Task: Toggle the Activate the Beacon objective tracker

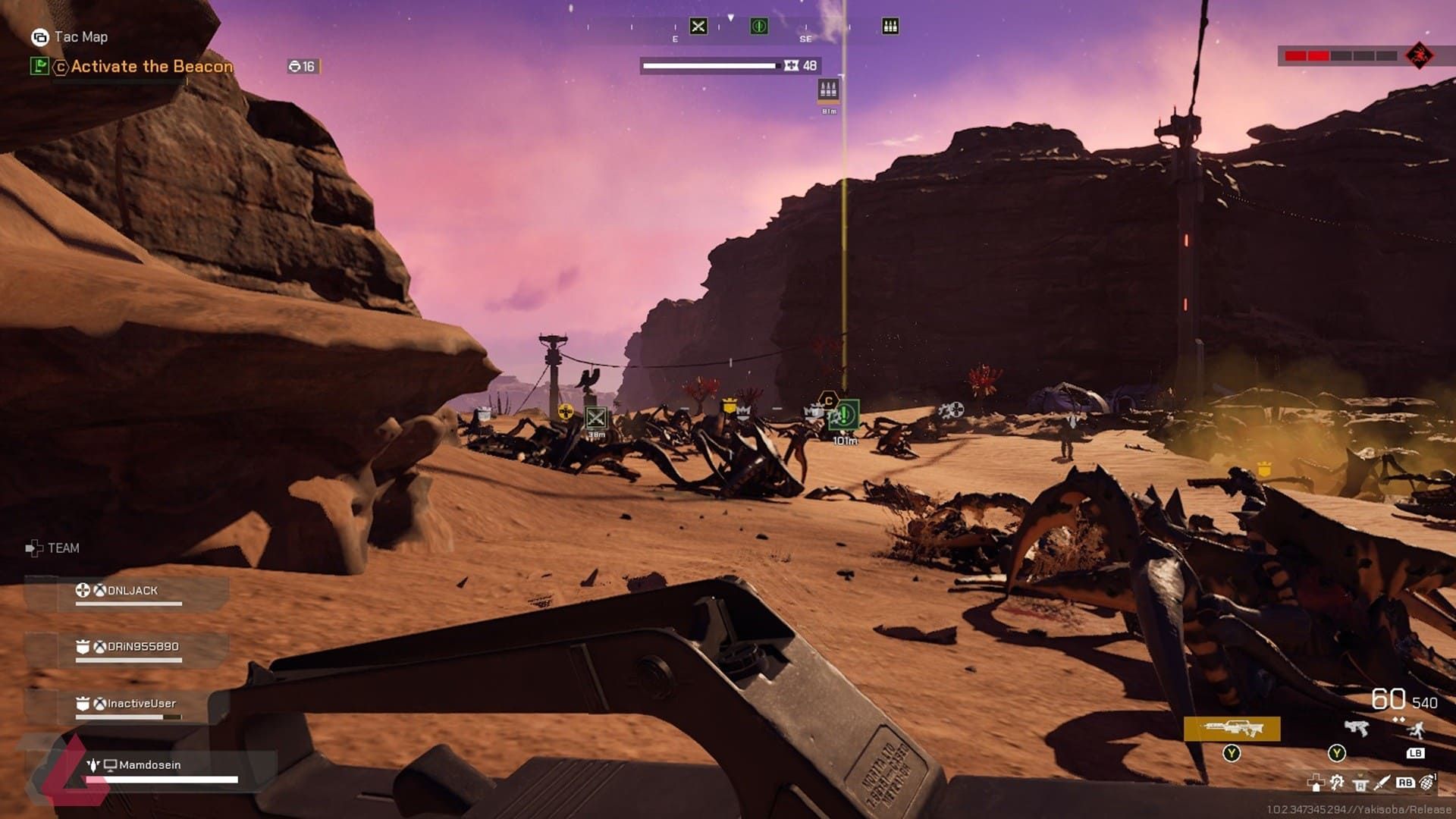Action: [x=152, y=66]
